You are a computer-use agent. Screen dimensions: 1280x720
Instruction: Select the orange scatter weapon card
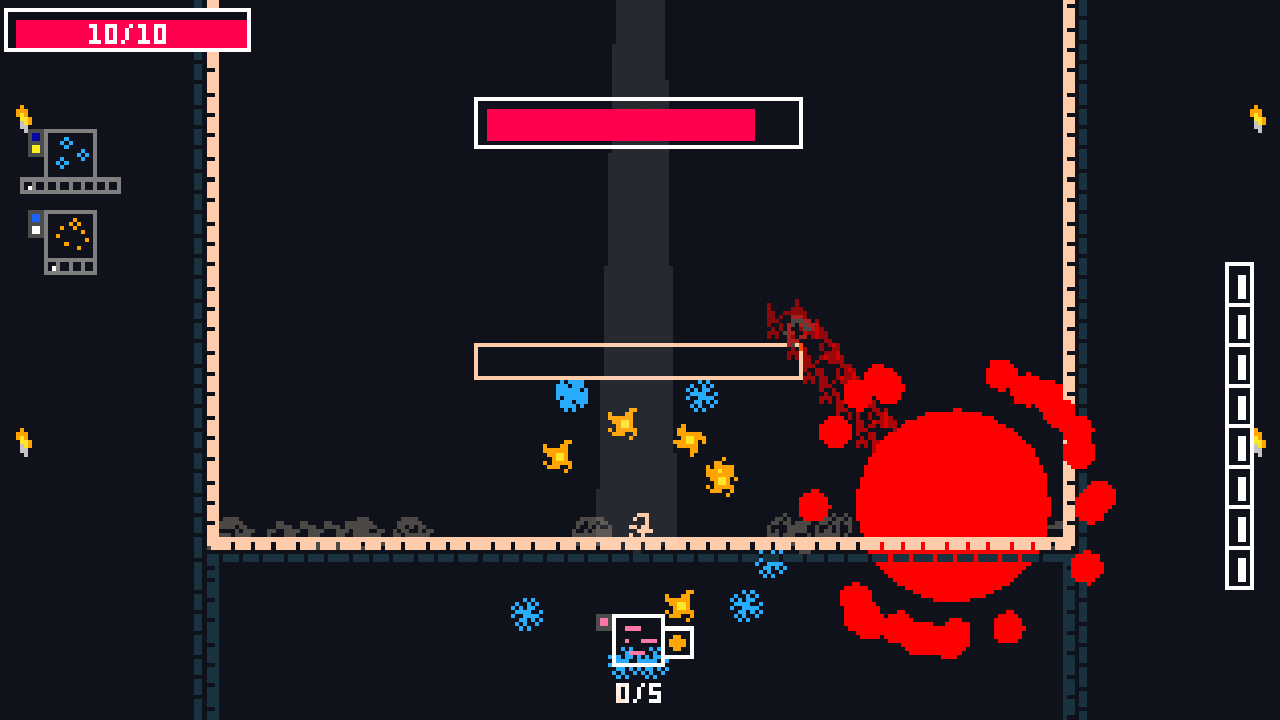click(x=68, y=232)
